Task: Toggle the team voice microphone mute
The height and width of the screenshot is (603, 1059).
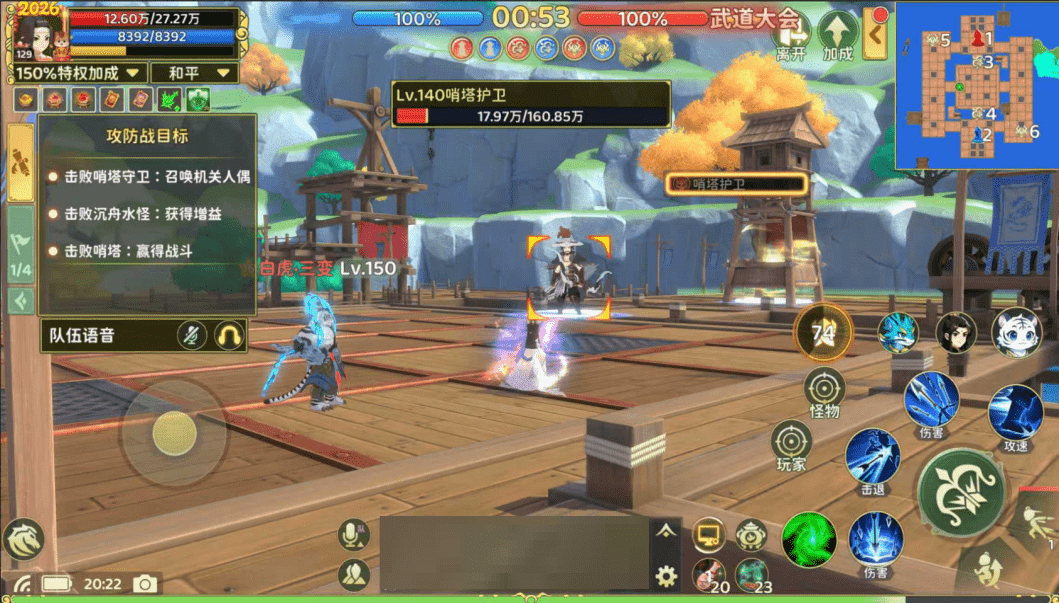Action: pyautogui.click(x=192, y=336)
